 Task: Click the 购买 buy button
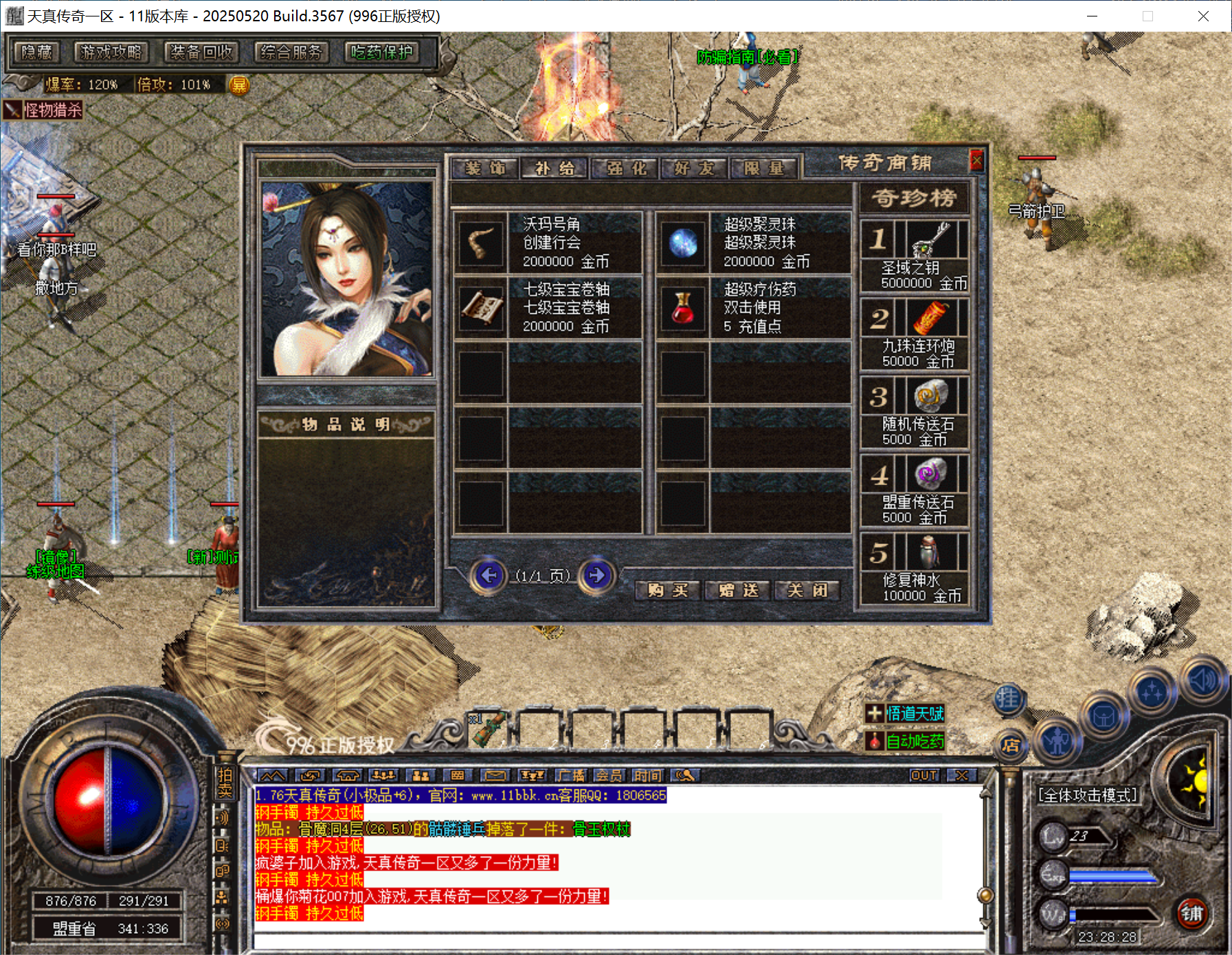point(667,590)
